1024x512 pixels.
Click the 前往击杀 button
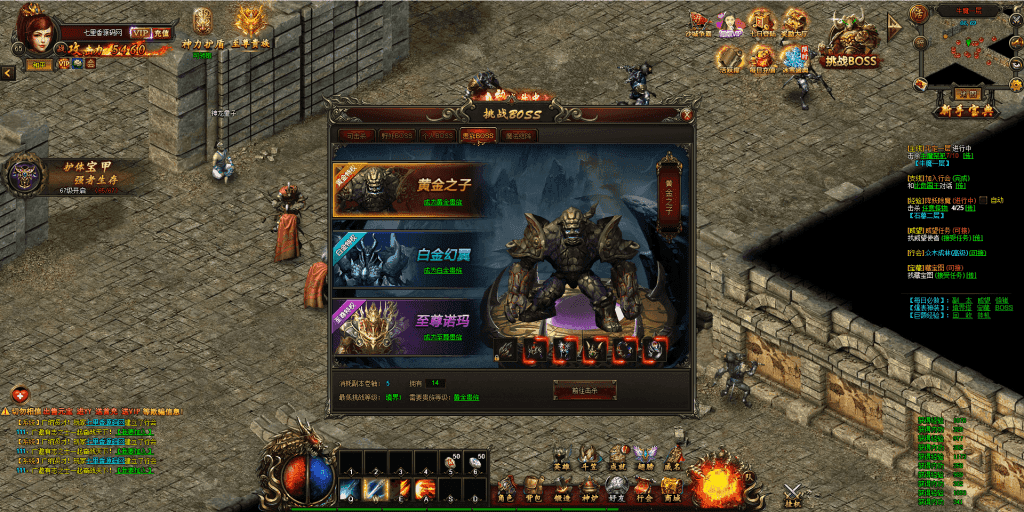coord(585,389)
